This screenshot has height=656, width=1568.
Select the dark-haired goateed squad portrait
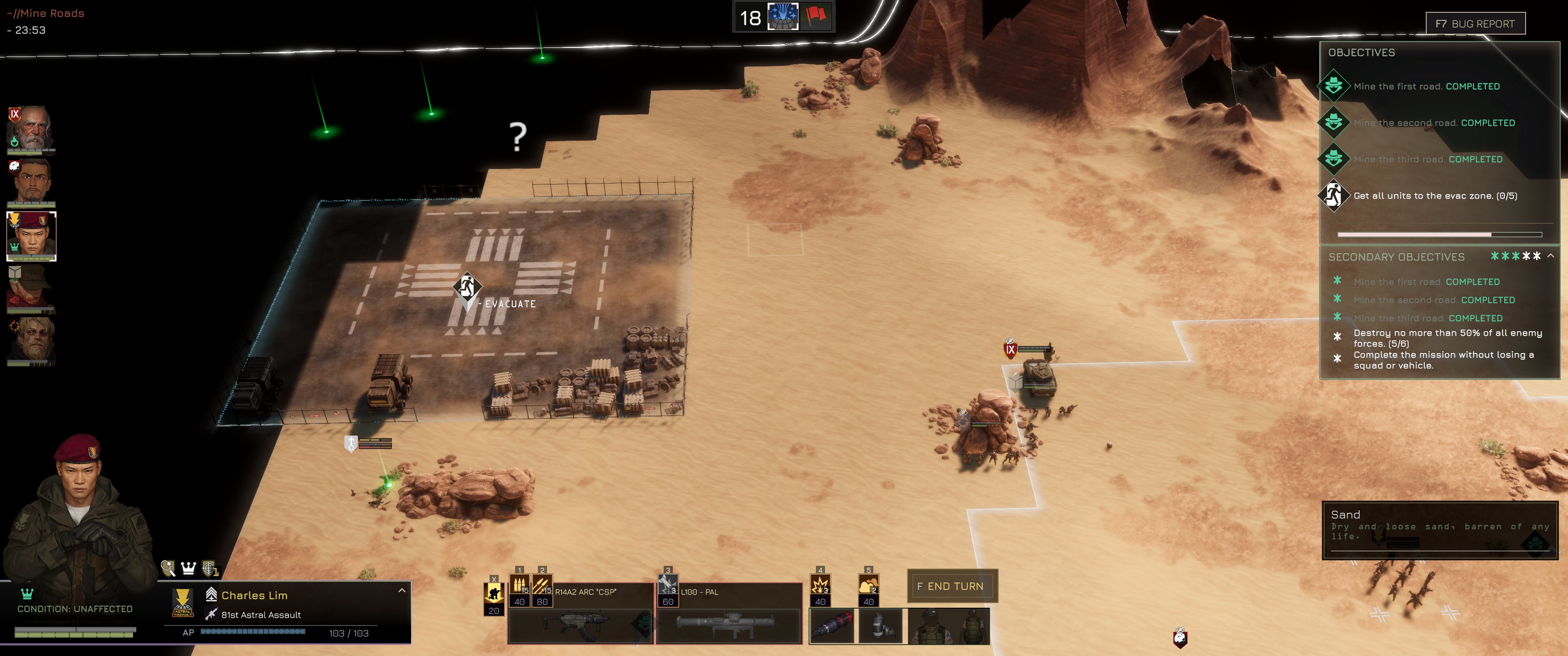tap(31, 182)
